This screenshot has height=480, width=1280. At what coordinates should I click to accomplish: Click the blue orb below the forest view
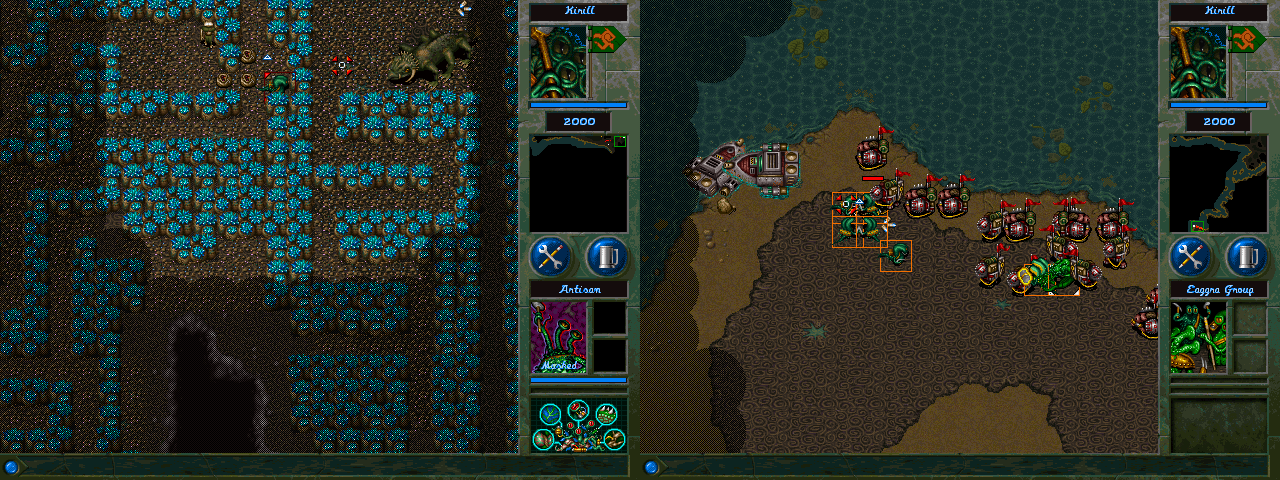11,467
